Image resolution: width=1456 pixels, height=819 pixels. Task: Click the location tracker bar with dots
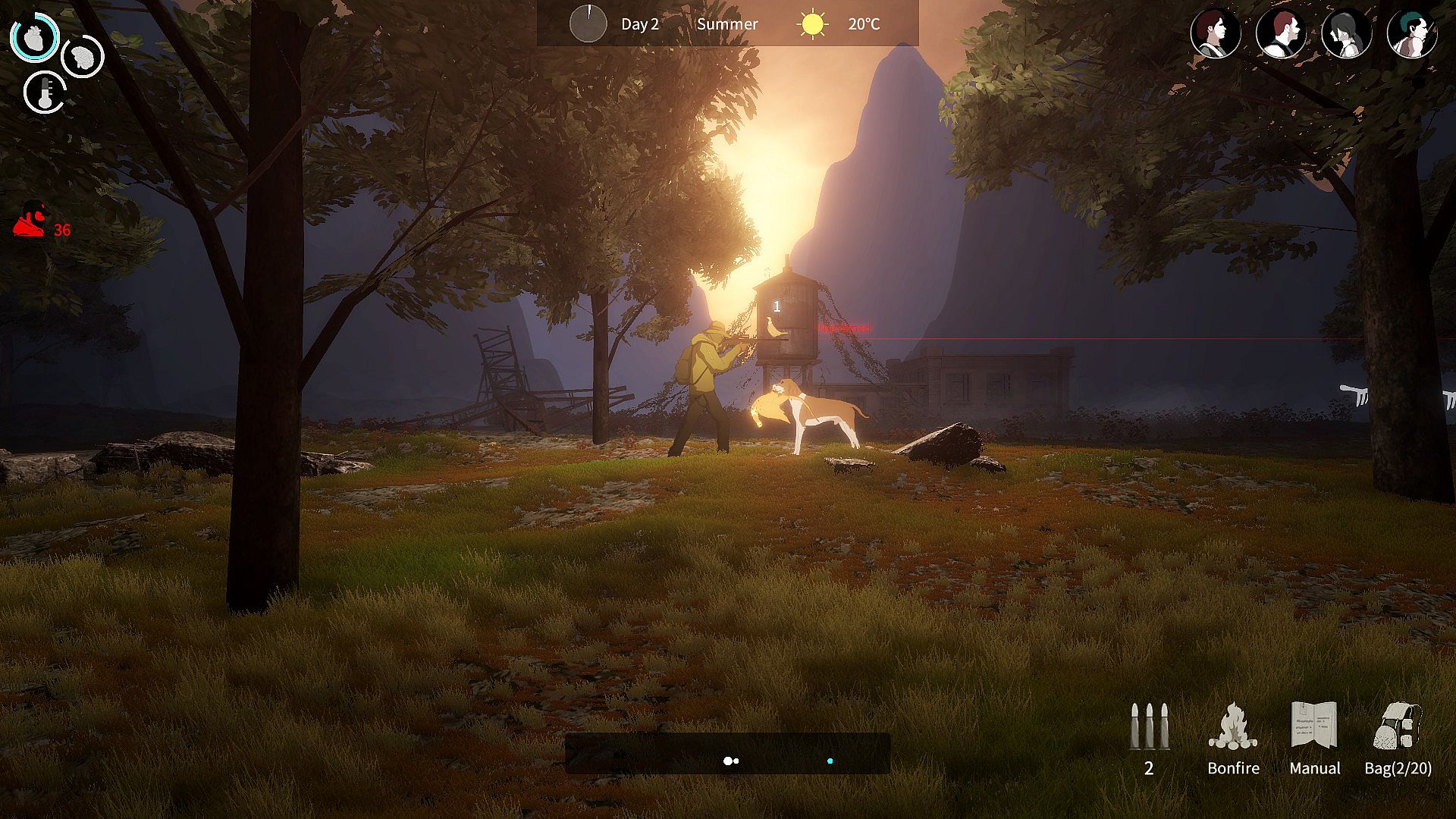click(727, 753)
